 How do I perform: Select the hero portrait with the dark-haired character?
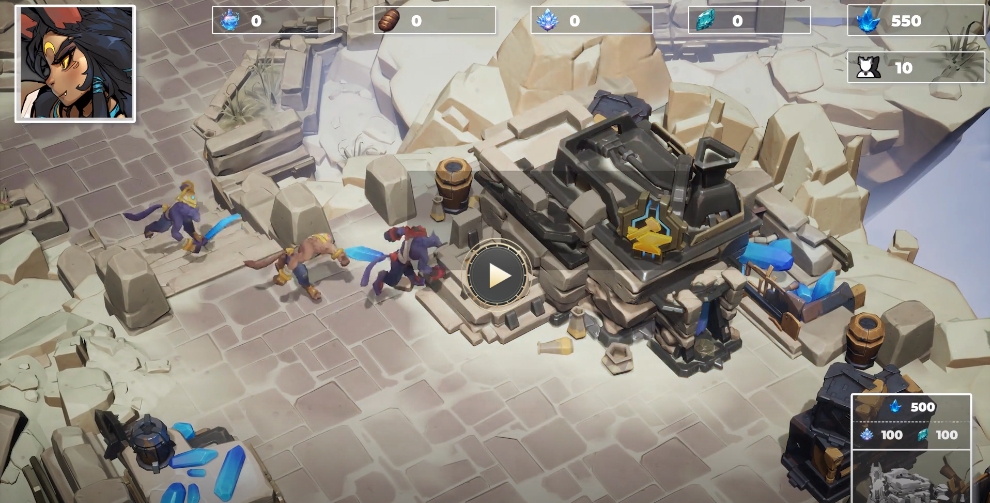pyautogui.click(x=75, y=63)
